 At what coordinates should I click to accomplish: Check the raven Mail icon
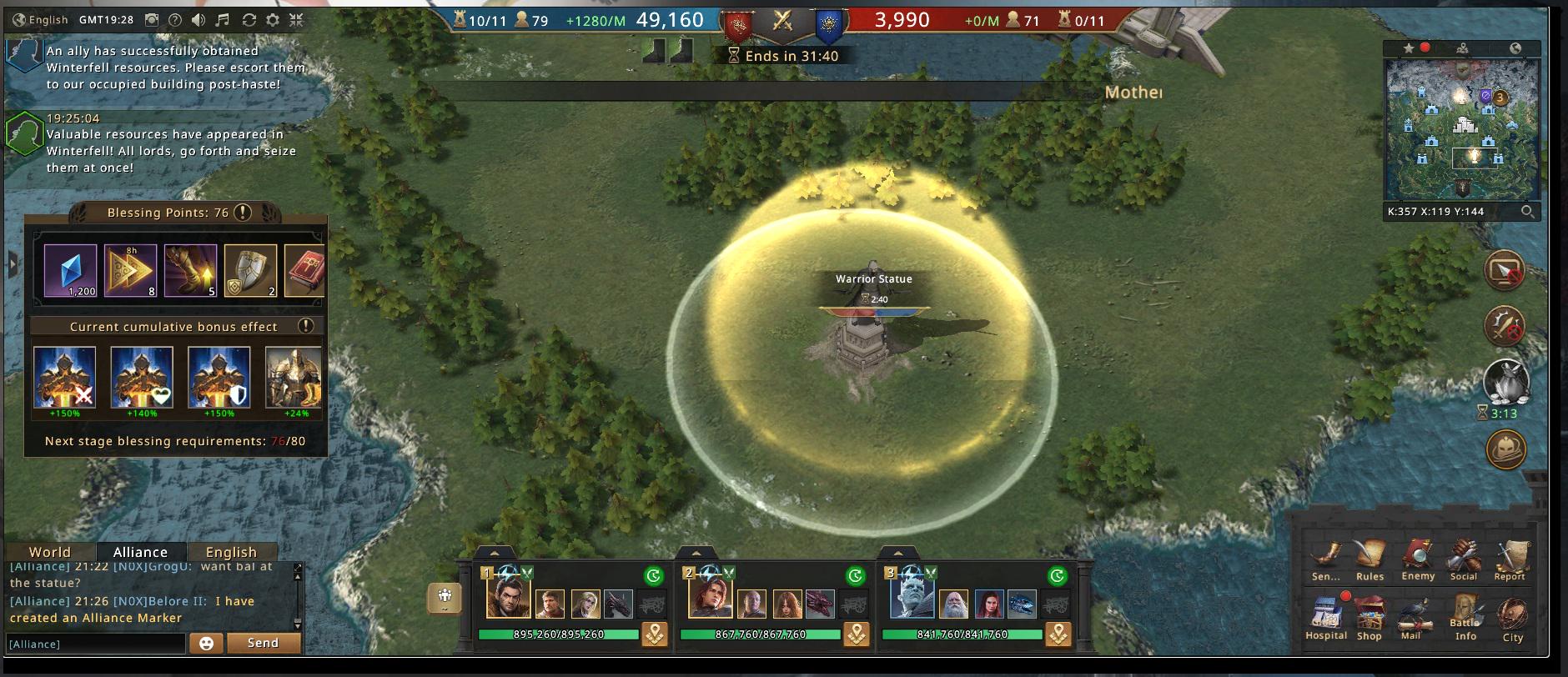[1410, 616]
